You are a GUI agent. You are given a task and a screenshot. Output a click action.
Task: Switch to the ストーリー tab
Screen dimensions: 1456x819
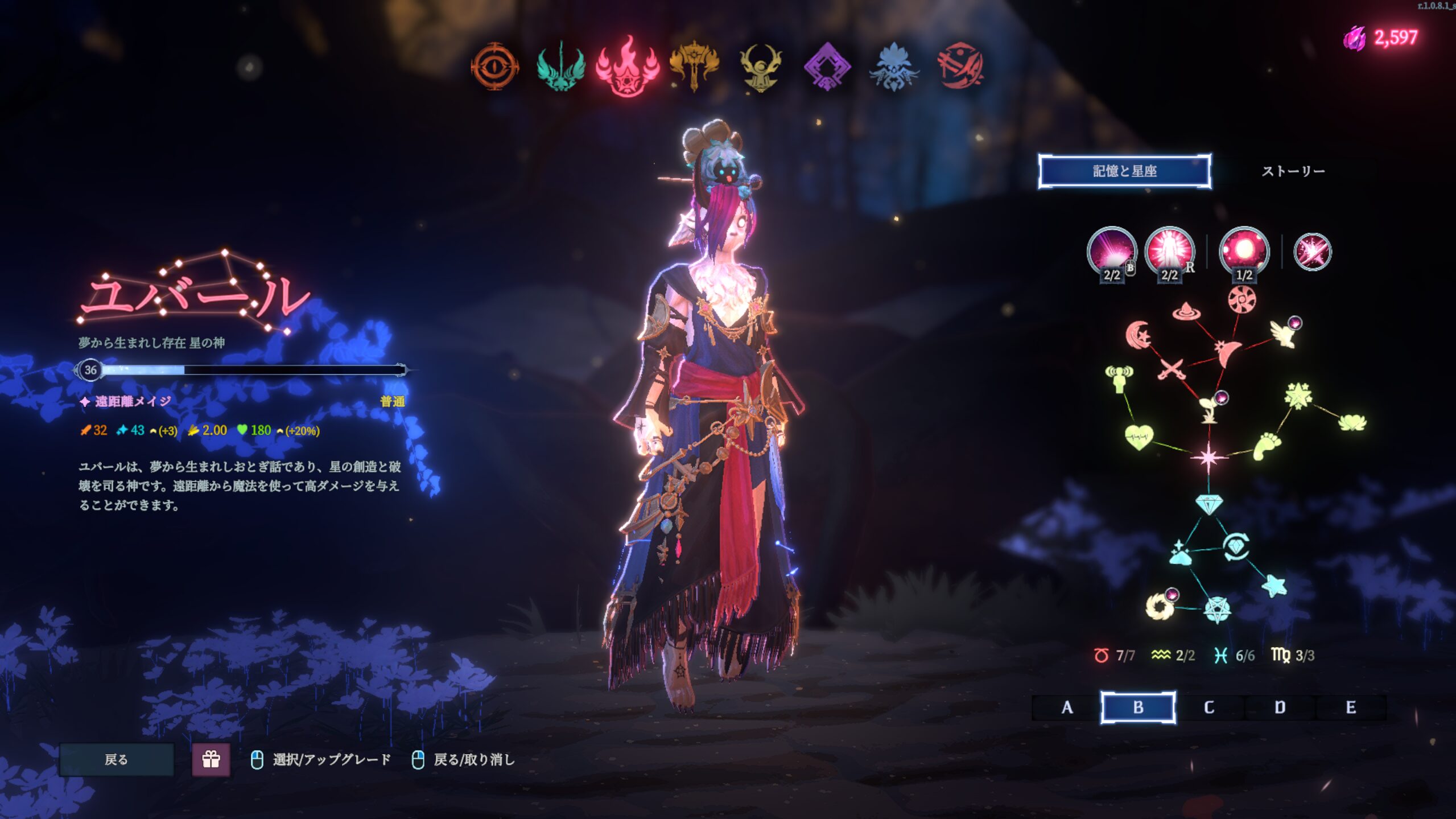[1293, 171]
